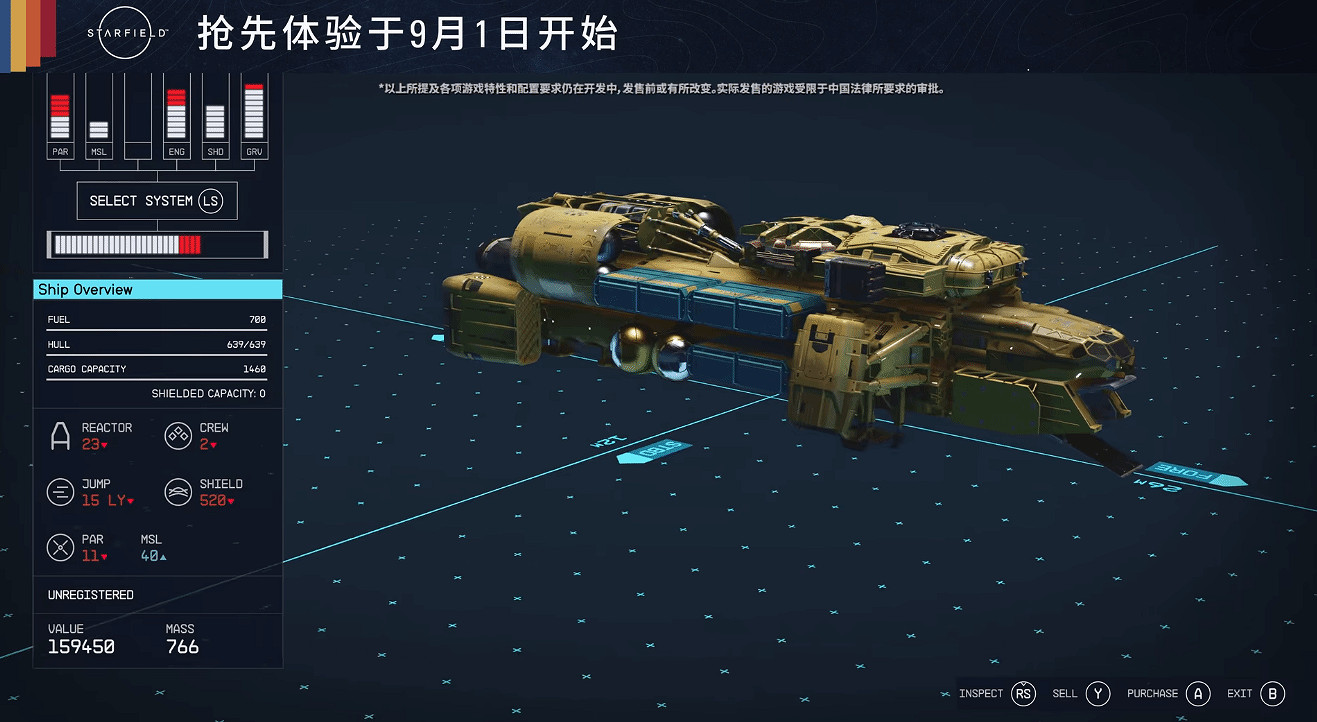This screenshot has width=1317, height=722.
Task: Click the PAR weapon icon showing 11
Action: click(x=58, y=547)
